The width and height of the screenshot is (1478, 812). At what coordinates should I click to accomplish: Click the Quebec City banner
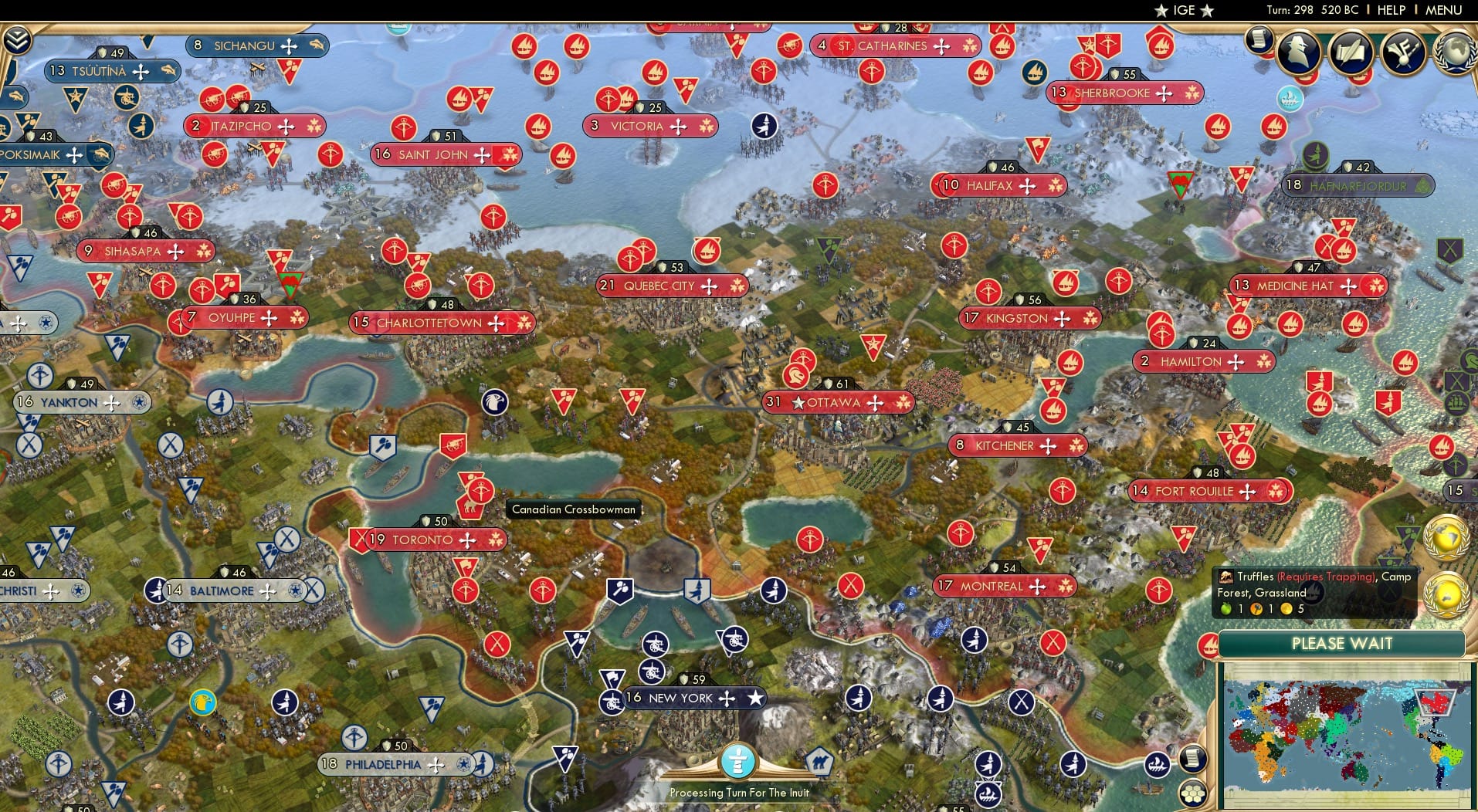(673, 286)
